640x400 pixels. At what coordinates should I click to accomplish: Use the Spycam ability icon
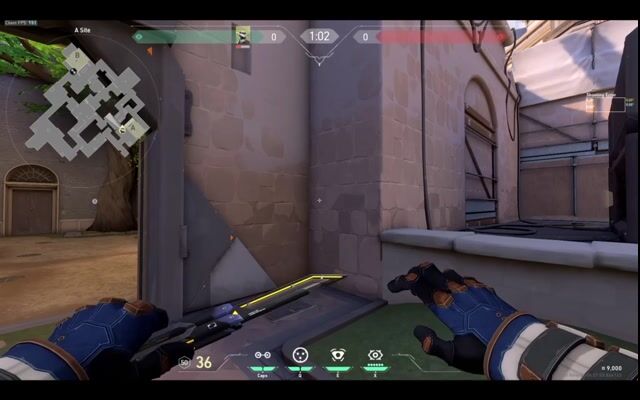coord(338,355)
